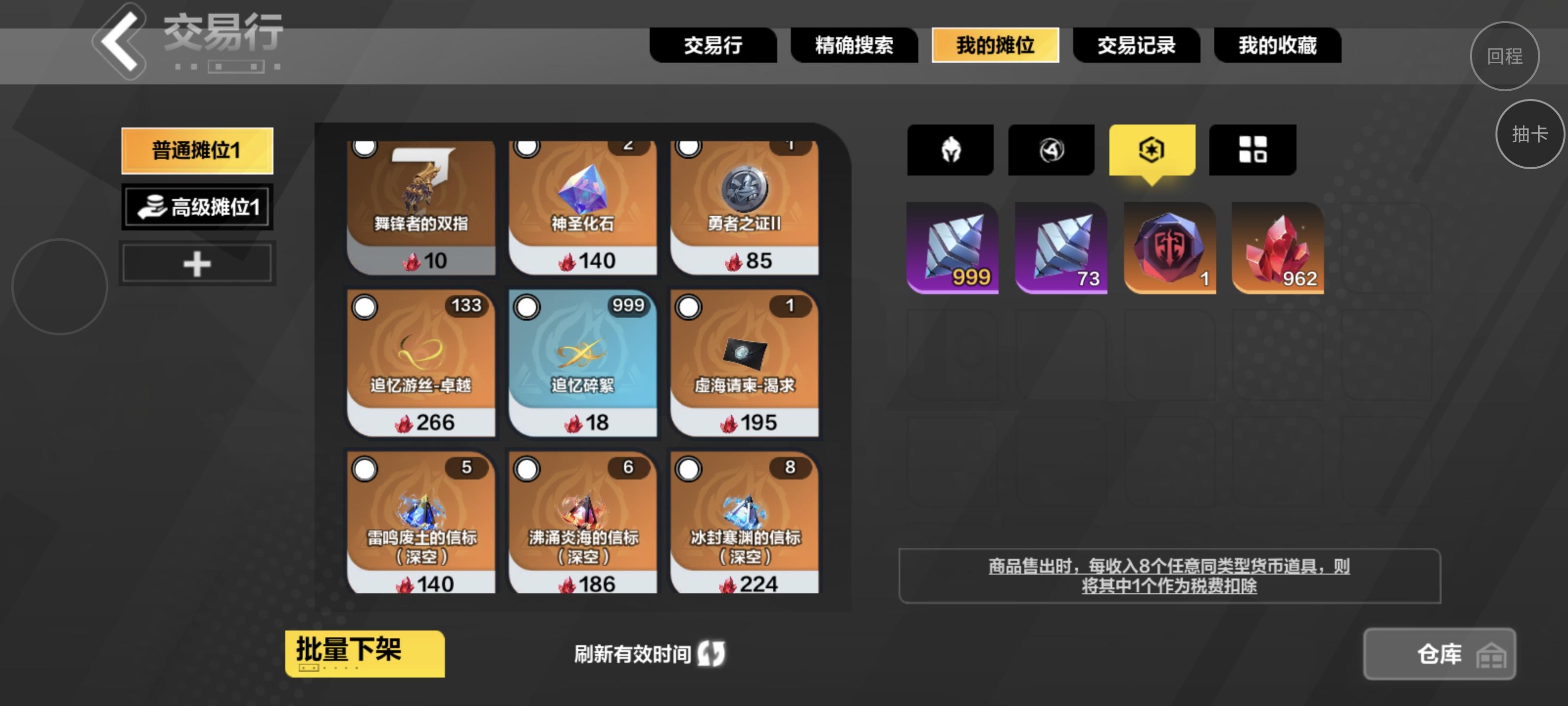Open the 仓库 warehouse button
Image resolution: width=1568 pixels, height=706 pixels.
(x=1438, y=654)
